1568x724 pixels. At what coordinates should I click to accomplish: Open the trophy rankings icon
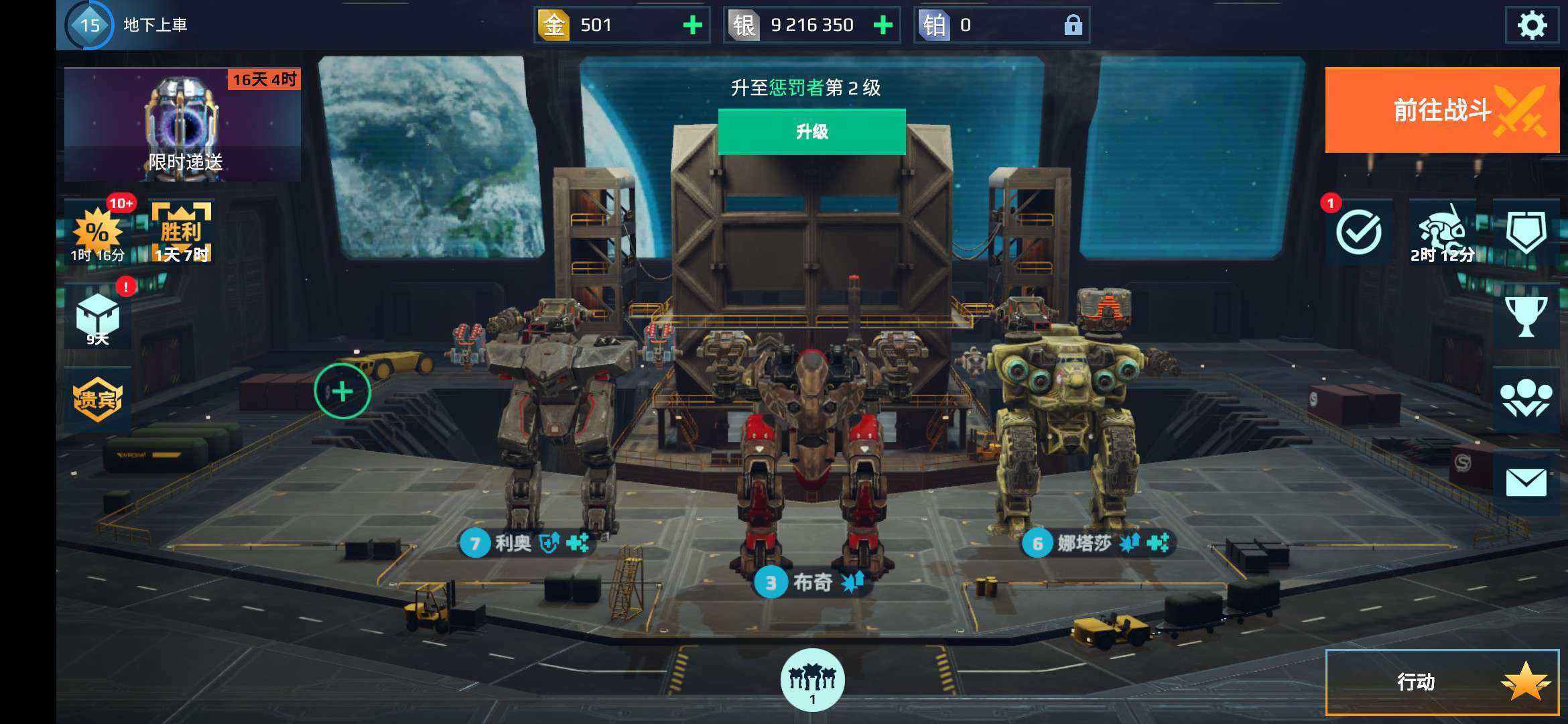pyautogui.click(x=1526, y=316)
